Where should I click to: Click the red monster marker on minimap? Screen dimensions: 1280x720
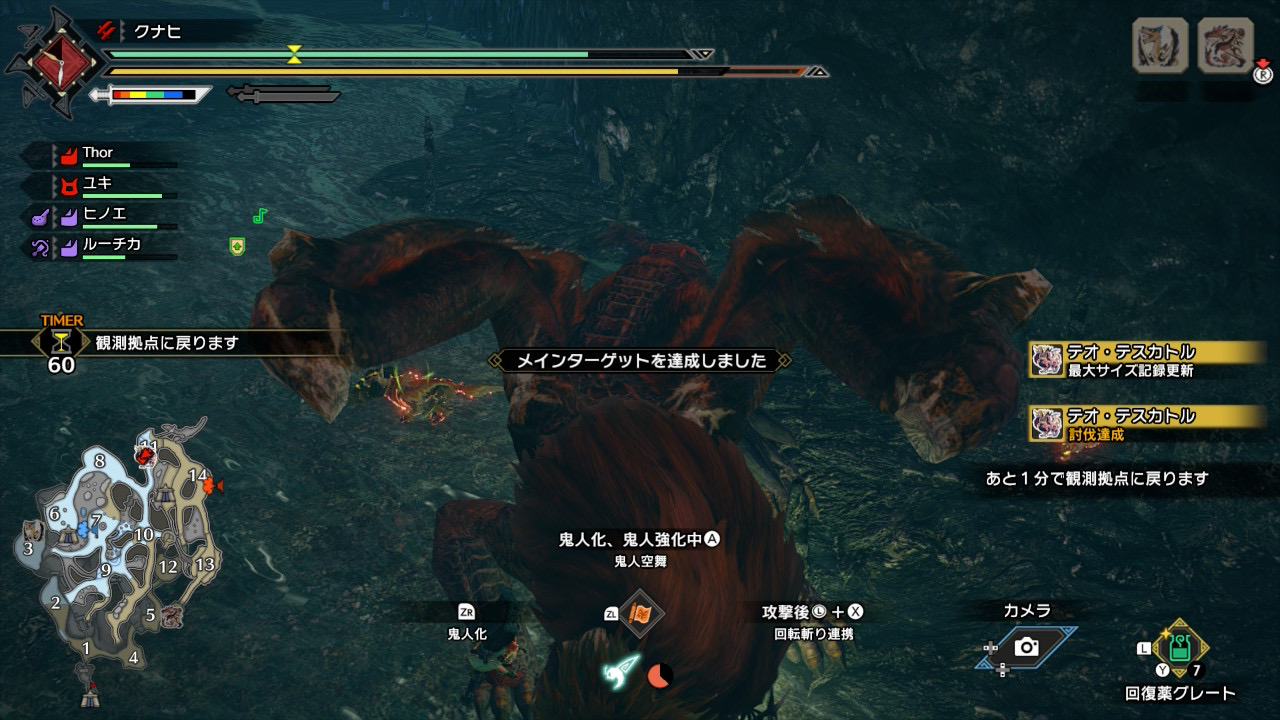(x=146, y=457)
